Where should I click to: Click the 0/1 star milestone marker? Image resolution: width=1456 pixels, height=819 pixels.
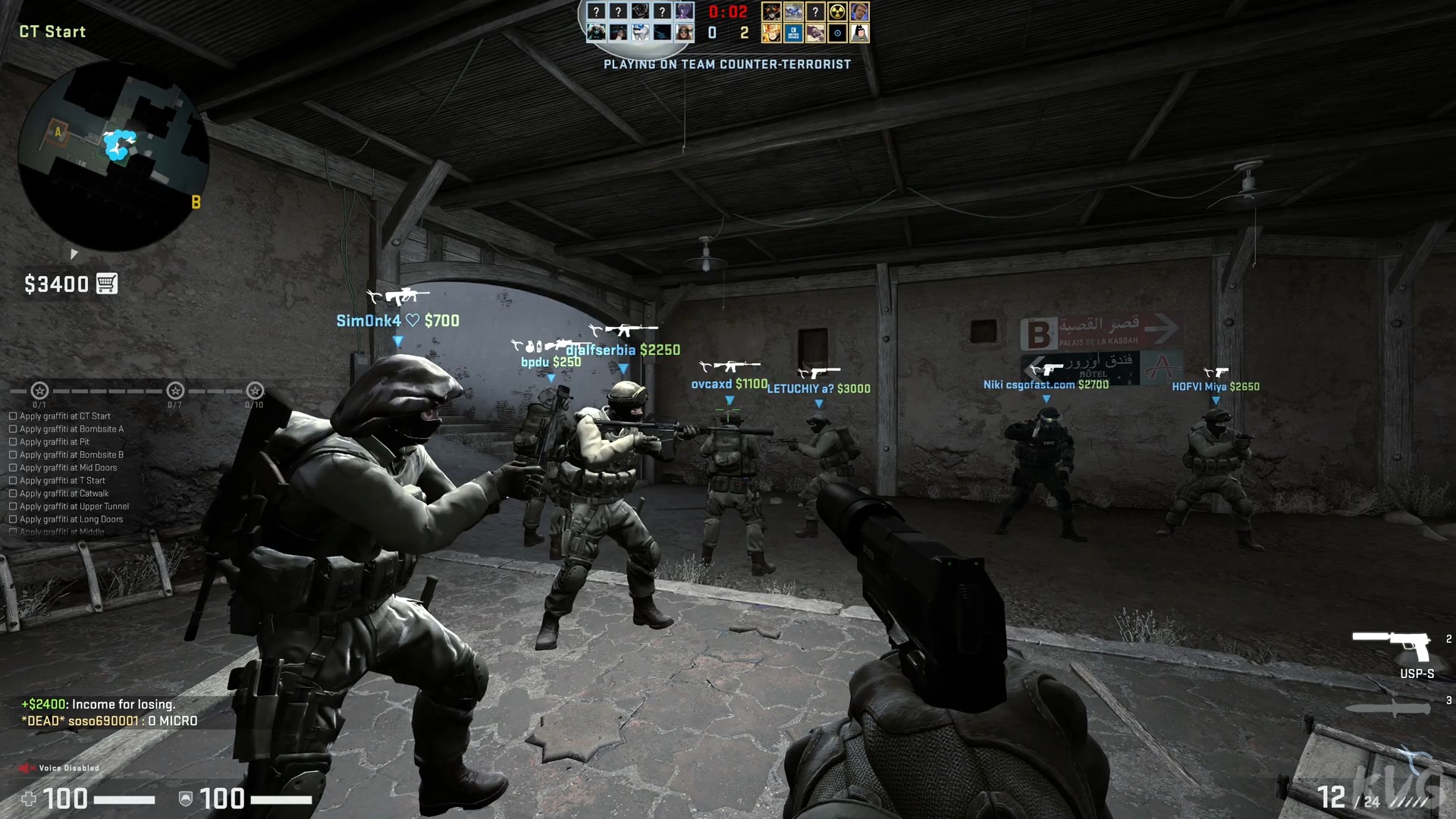39,391
